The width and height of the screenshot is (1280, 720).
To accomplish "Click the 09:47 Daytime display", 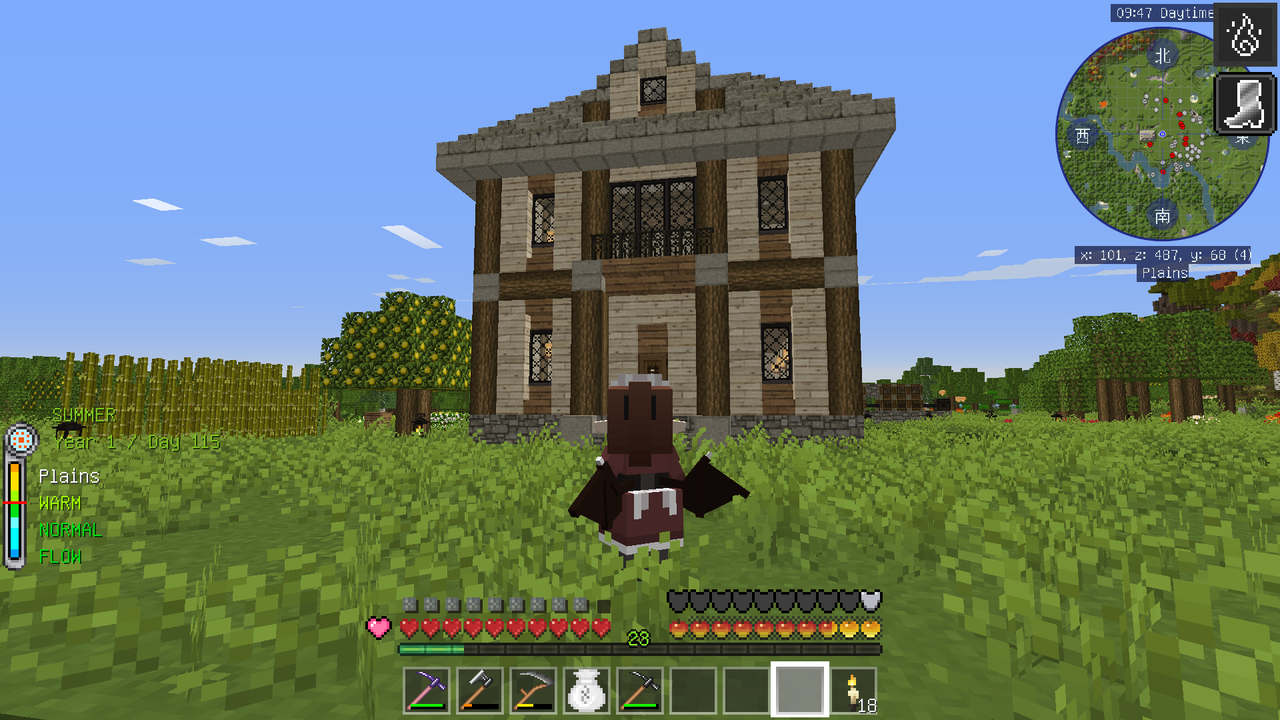I will click(1163, 13).
